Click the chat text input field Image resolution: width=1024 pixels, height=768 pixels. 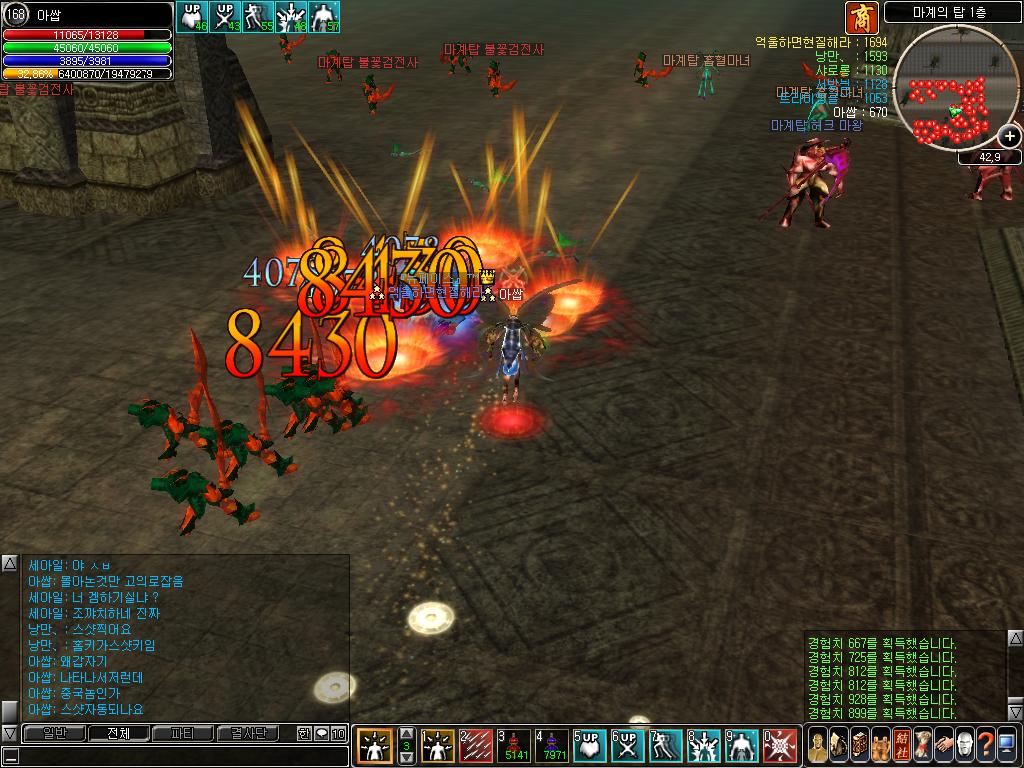tap(180, 757)
